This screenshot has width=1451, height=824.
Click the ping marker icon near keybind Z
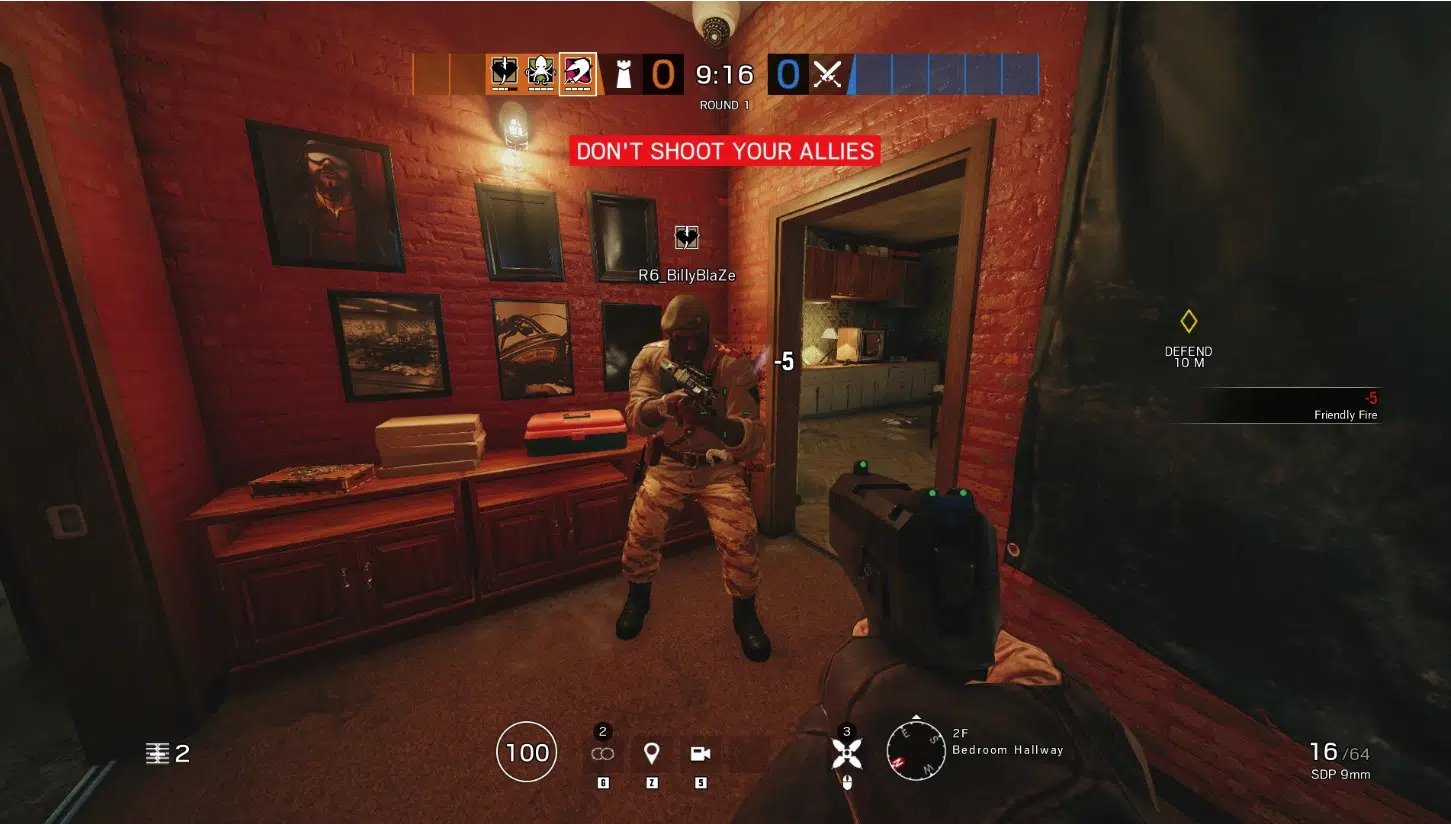click(650, 752)
